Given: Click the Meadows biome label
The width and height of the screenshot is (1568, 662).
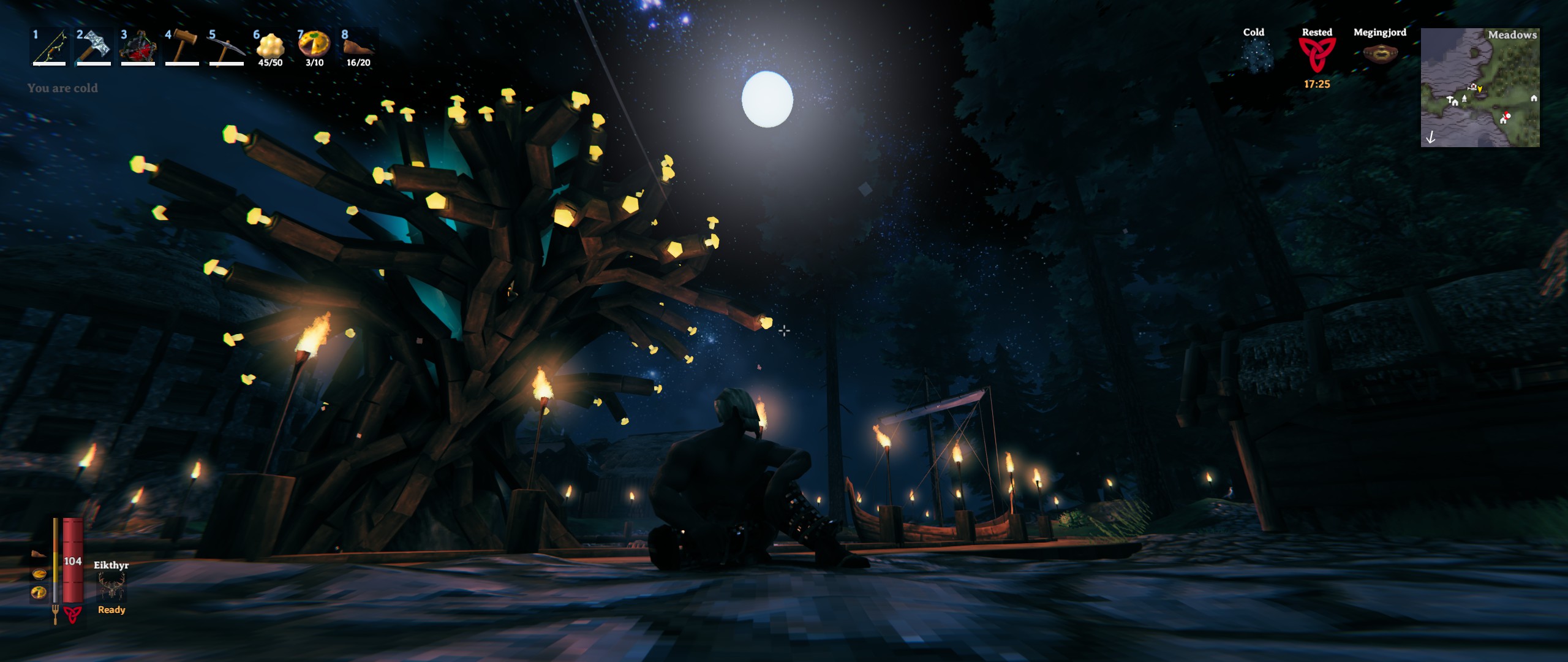Looking at the screenshot, I should [1513, 35].
